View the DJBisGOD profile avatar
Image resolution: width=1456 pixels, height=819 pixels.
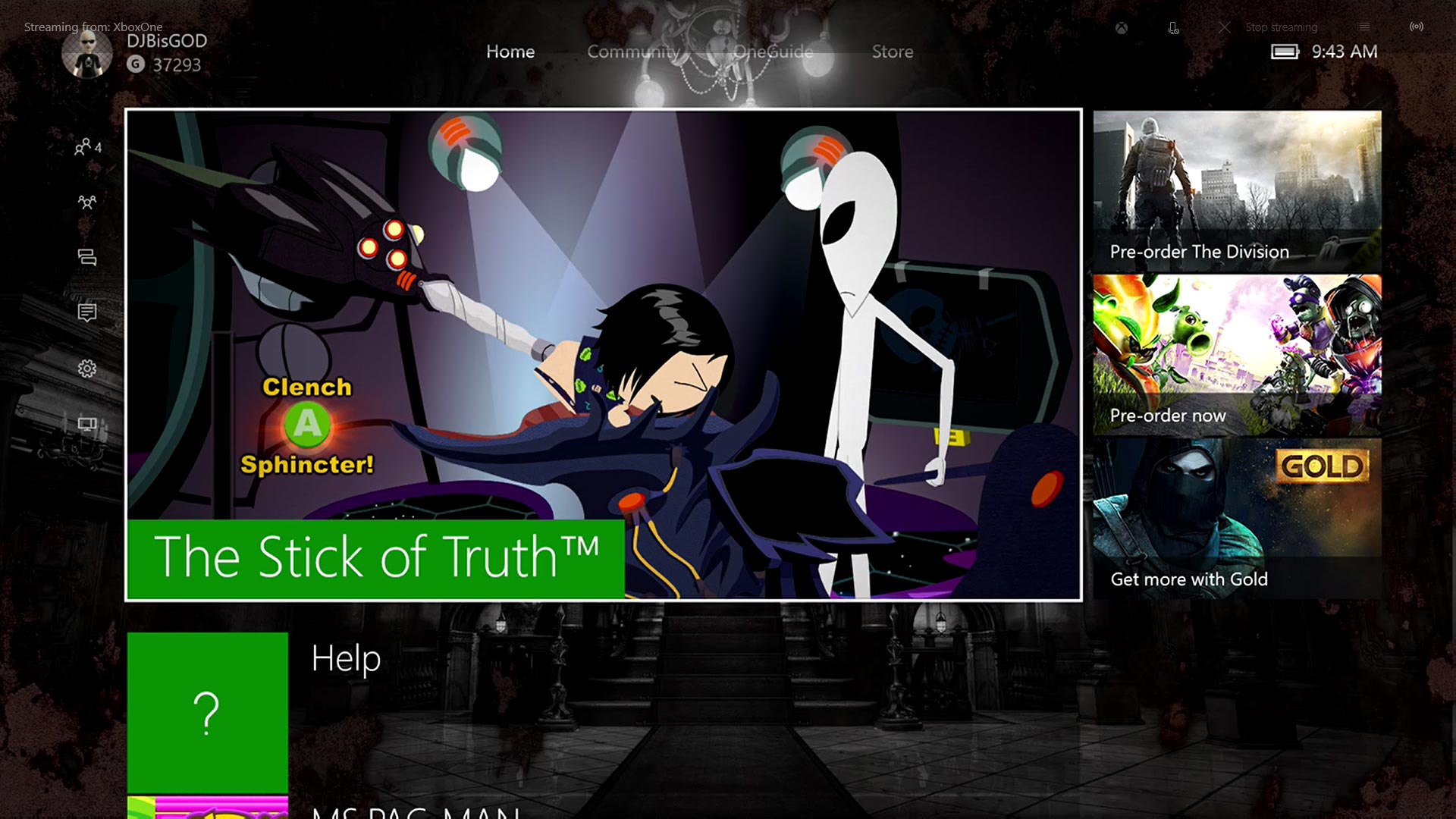point(87,53)
